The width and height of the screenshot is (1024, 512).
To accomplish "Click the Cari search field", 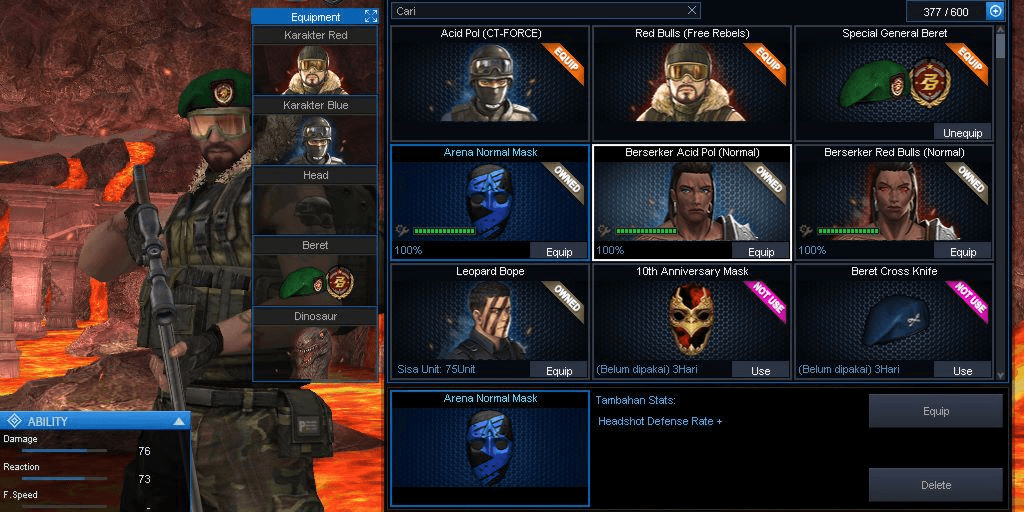I will tap(545, 11).
